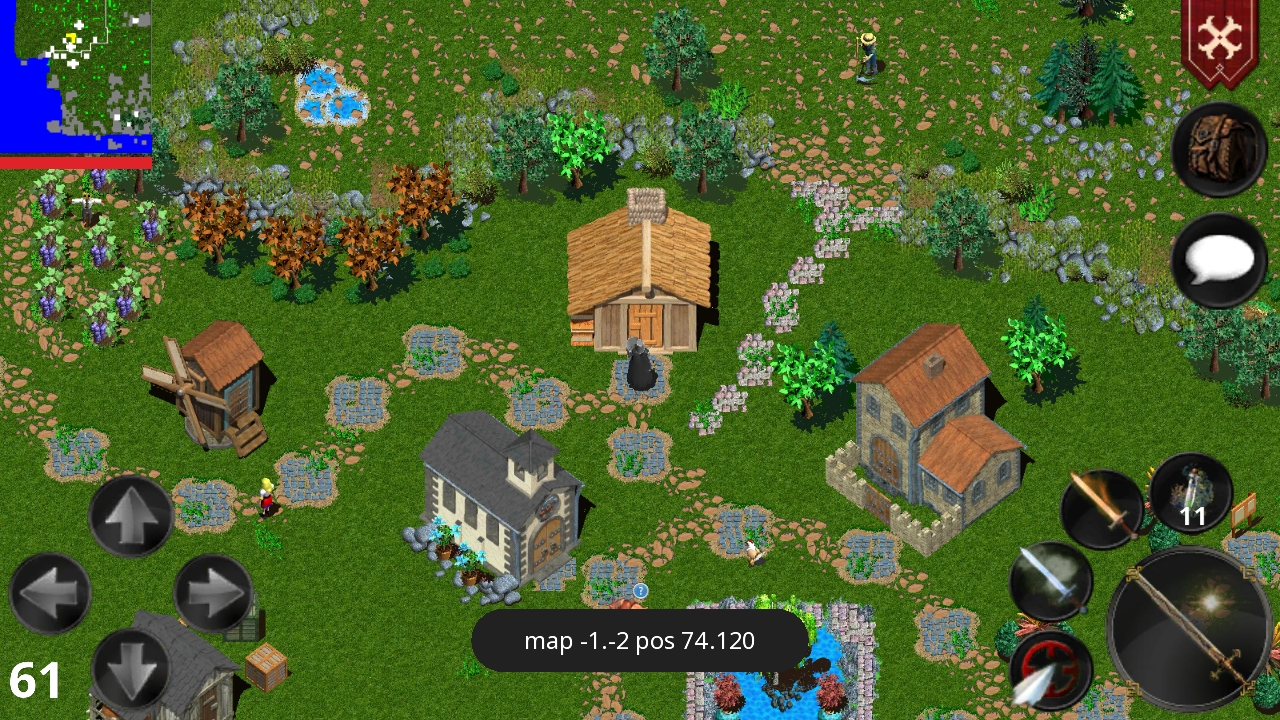1280x720 pixels.
Task: Talk to the villager near the windmill
Action: pyautogui.click(x=265, y=500)
